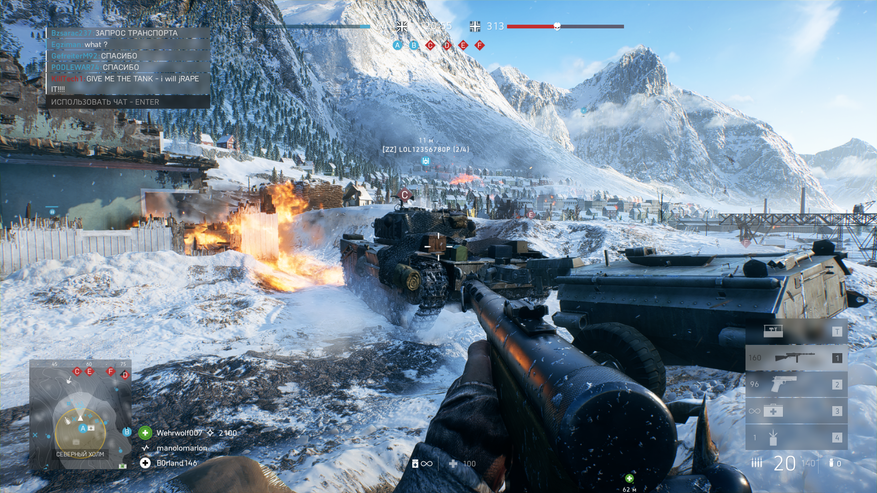Screen dimensions: 877x493
Task: Switch to the pistol sidearm slot
Action: point(795,384)
